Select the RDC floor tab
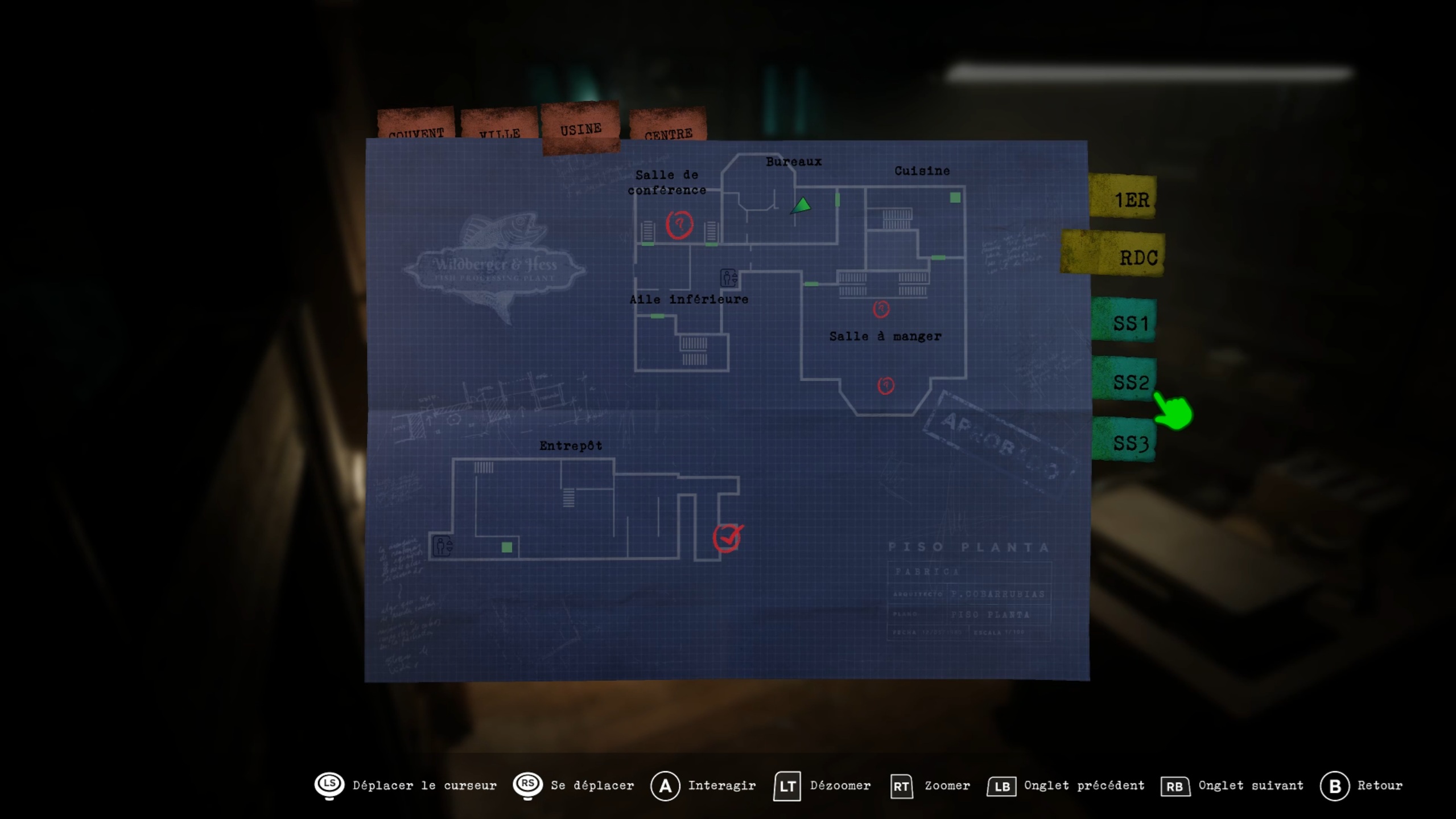Screen dimensions: 1456x819 click(x=1114, y=256)
